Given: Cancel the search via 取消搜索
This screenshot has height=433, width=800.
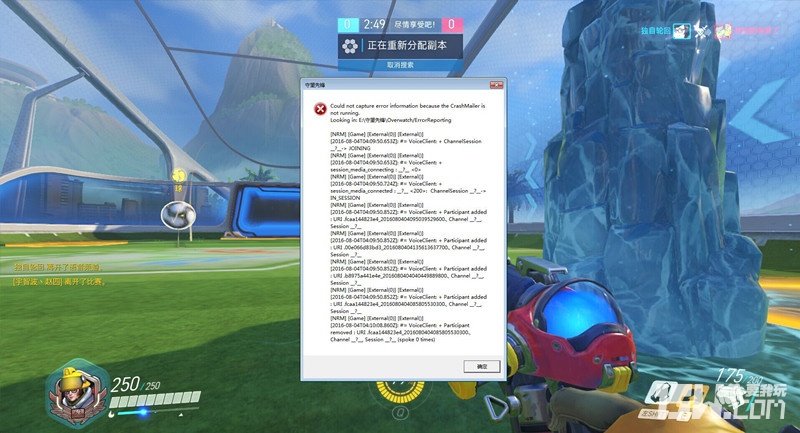Looking at the screenshot, I should 399,64.
